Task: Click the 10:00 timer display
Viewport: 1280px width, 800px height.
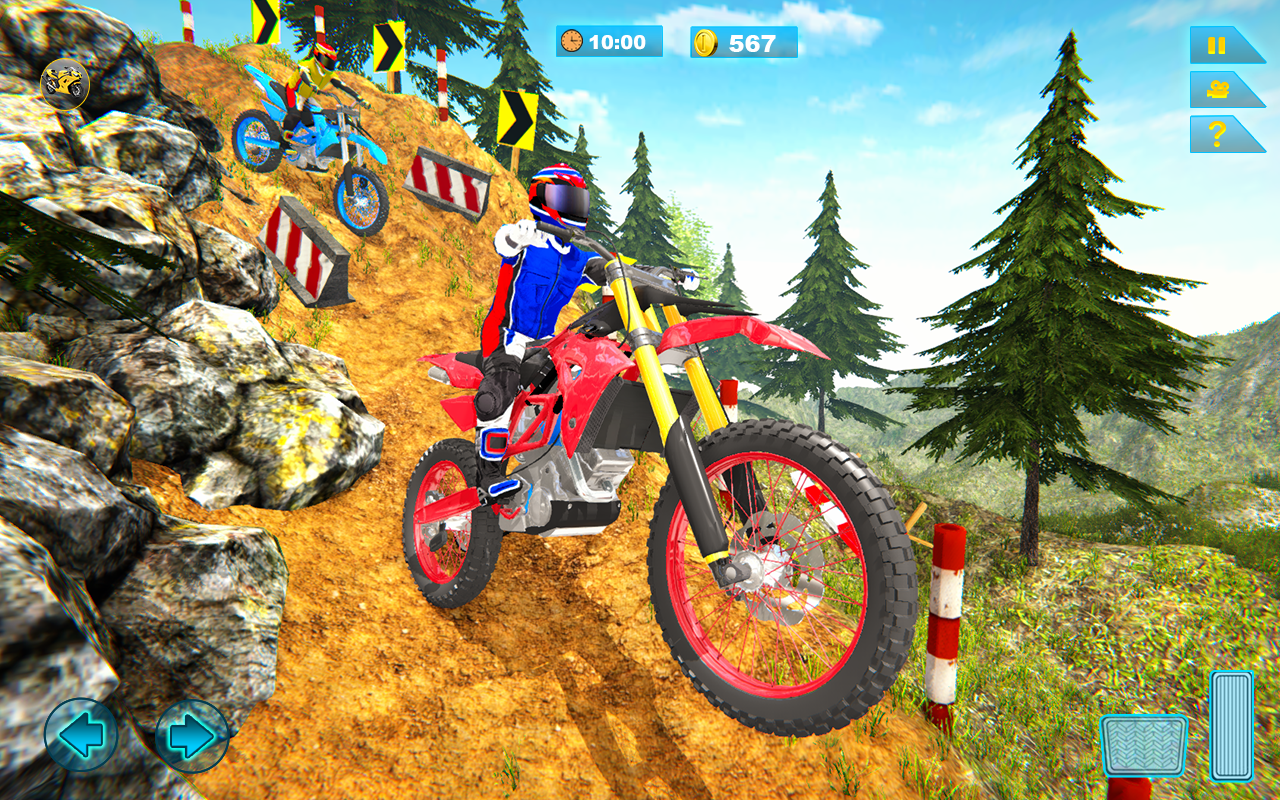Action: pos(619,42)
